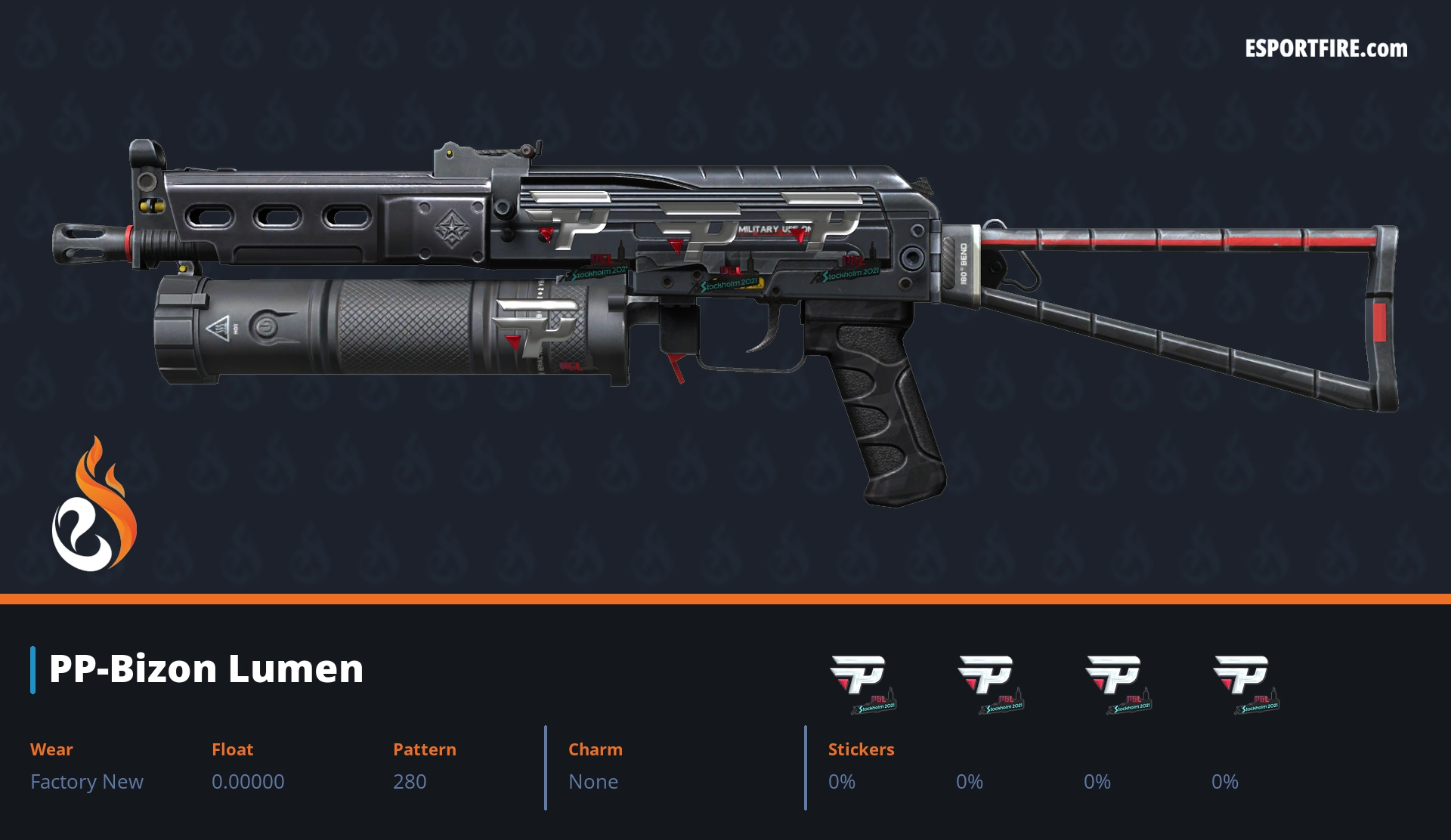Open the ESPORTFIRE.com site link

(x=1326, y=49)
